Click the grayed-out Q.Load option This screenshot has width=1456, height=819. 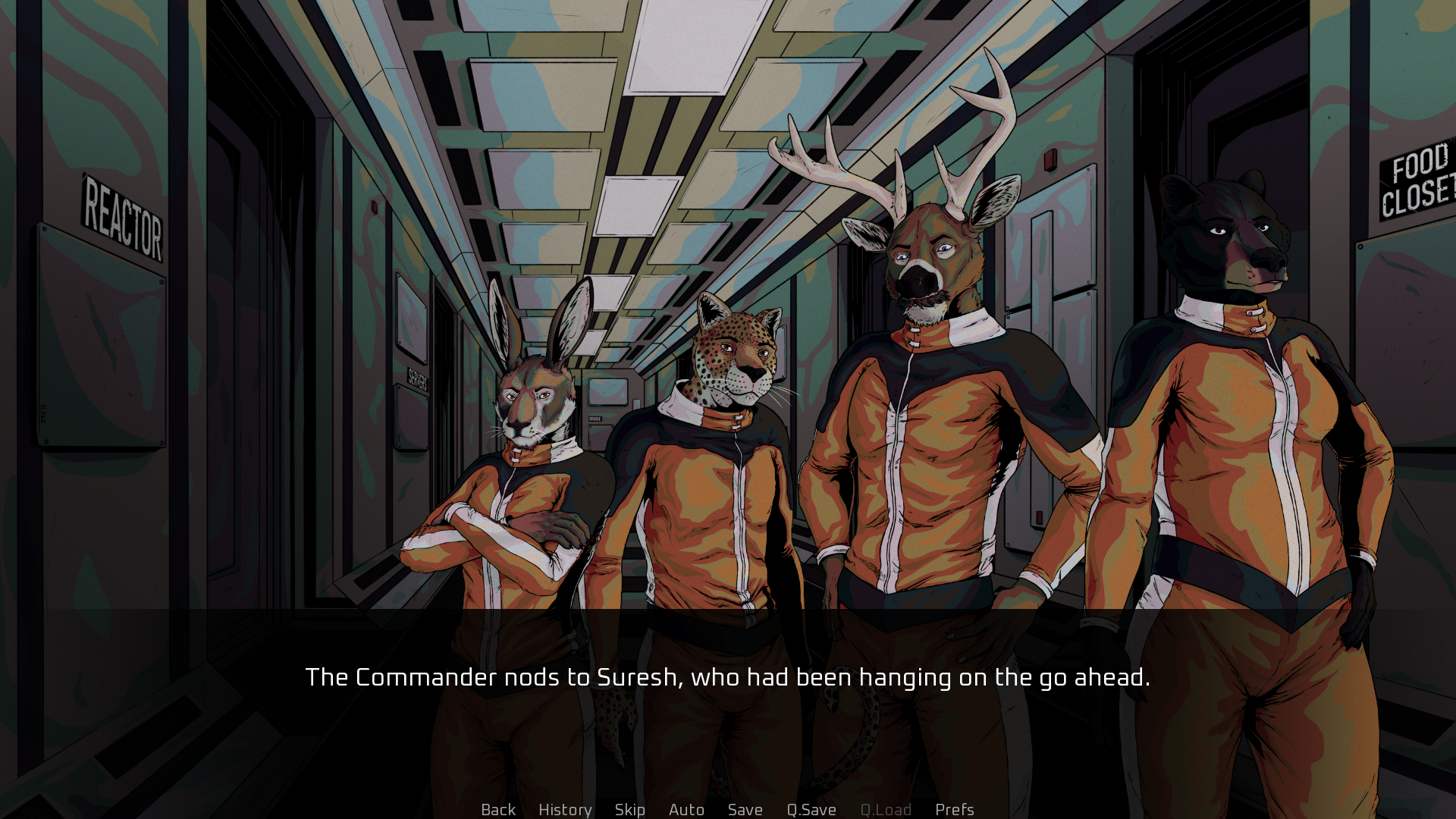pyautogui.click(x=885, y=809)
